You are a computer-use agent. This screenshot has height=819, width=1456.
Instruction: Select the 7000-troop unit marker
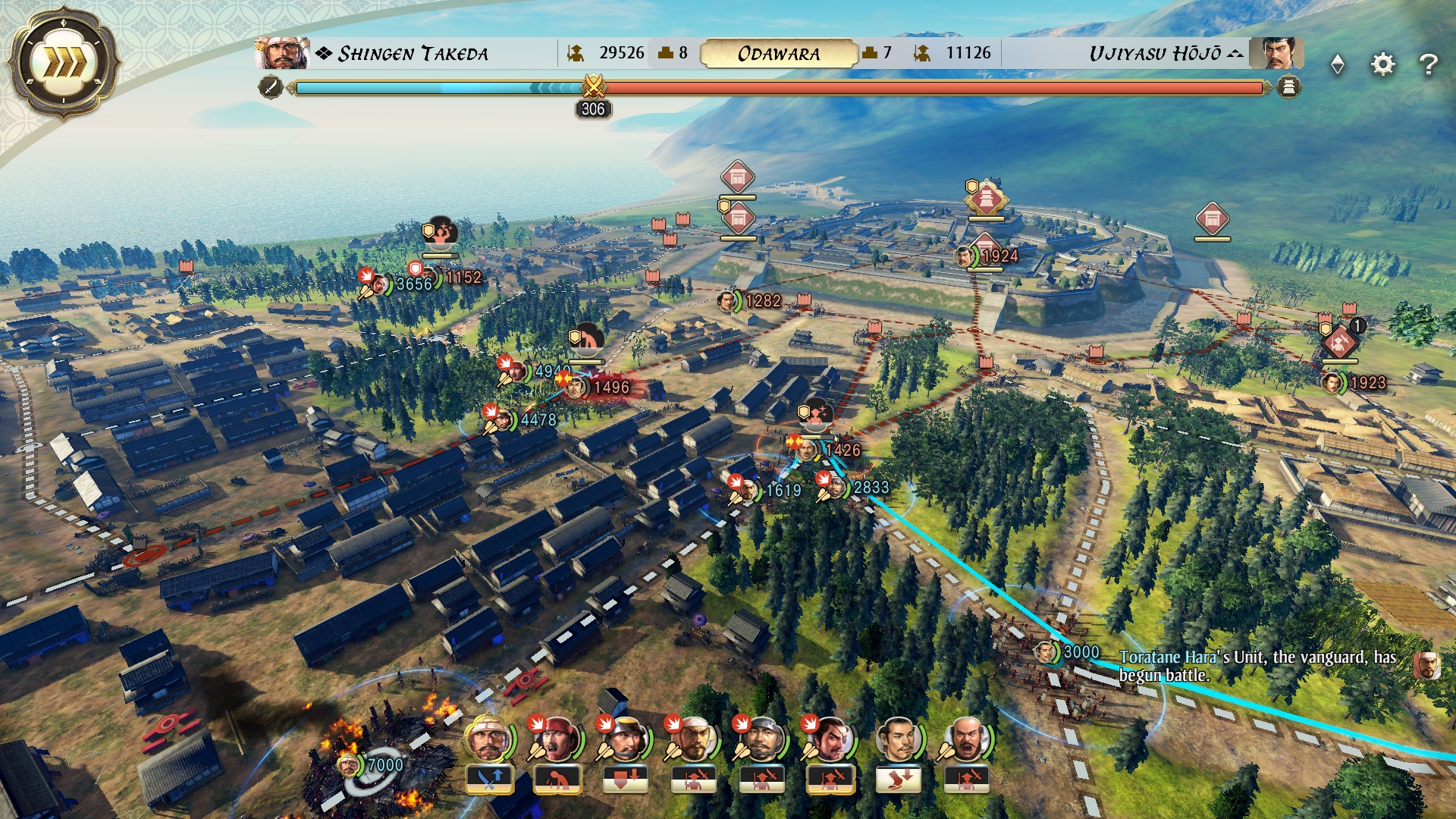(x=350, y=764)
